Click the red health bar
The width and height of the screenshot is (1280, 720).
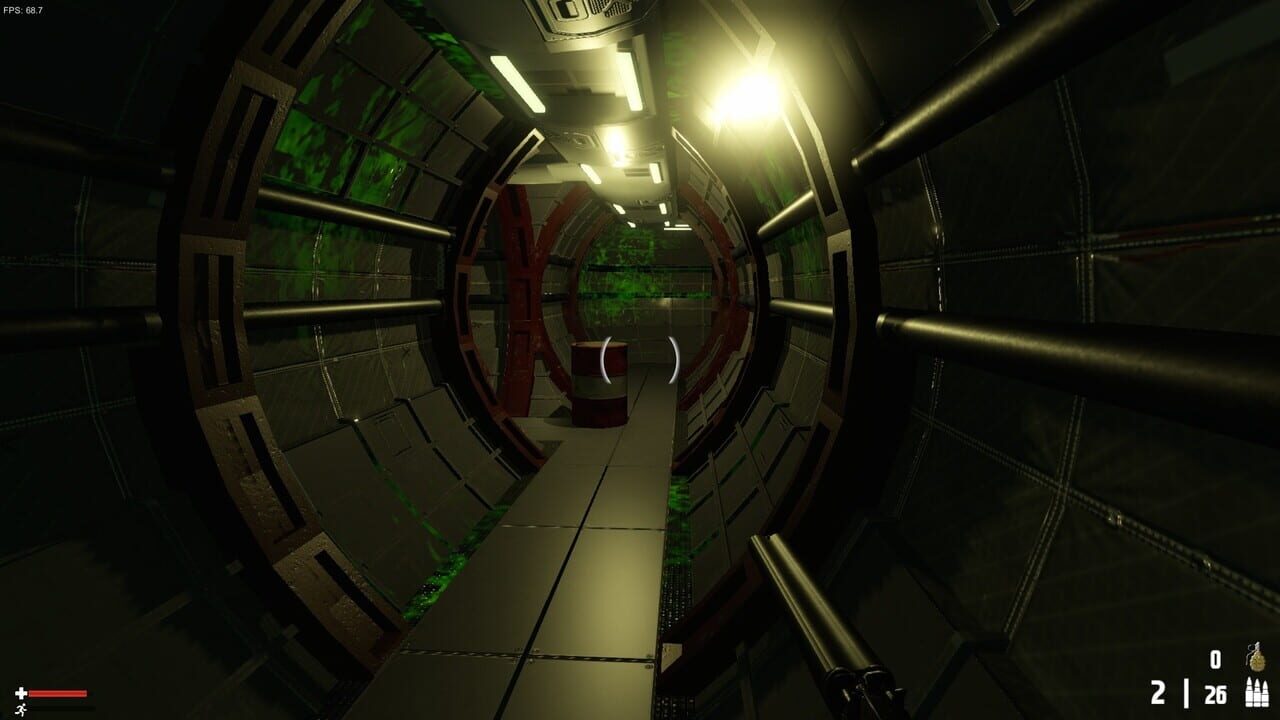coord(57,693)
